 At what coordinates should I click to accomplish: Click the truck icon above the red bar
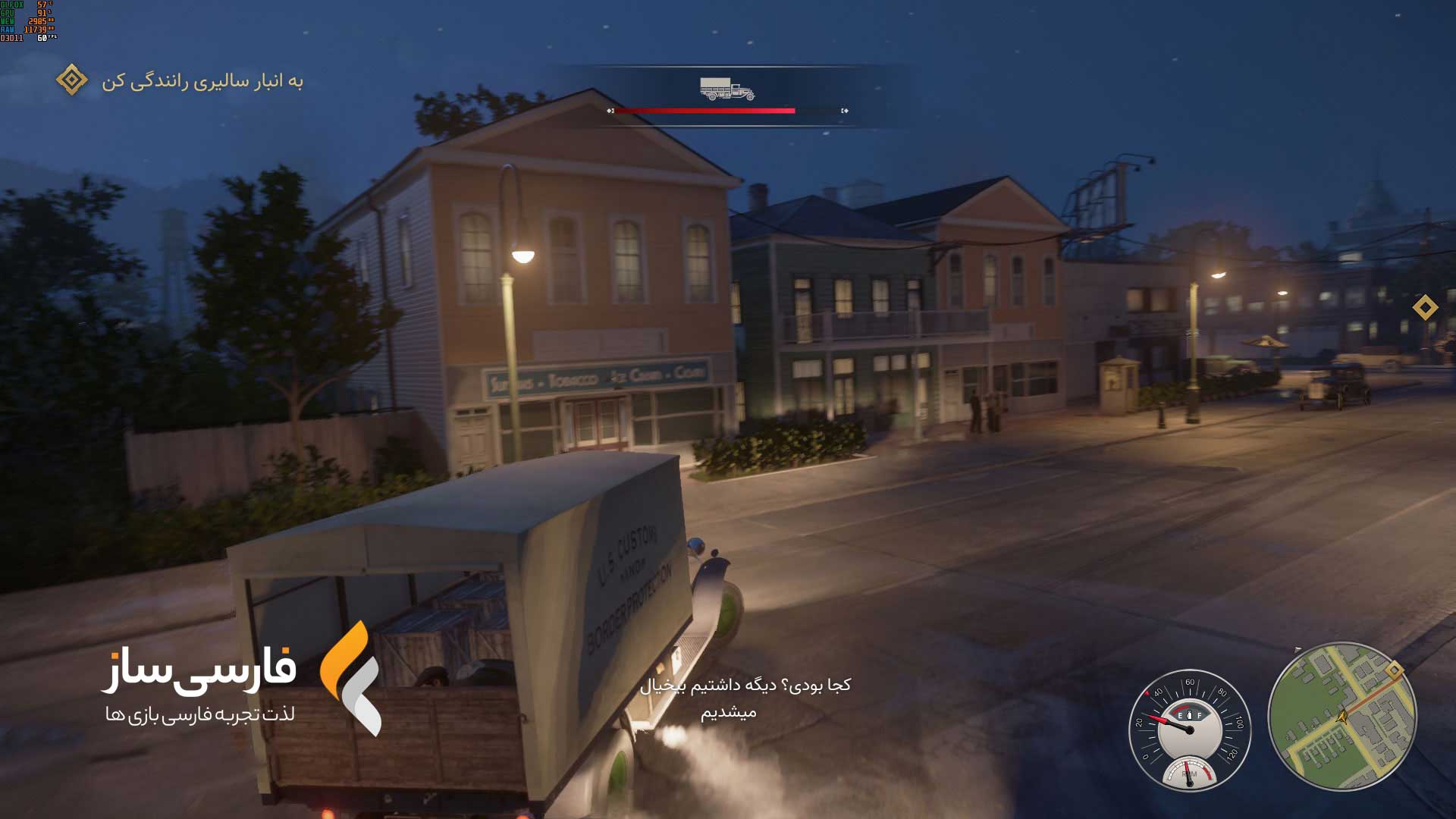(x=726, y=89)
